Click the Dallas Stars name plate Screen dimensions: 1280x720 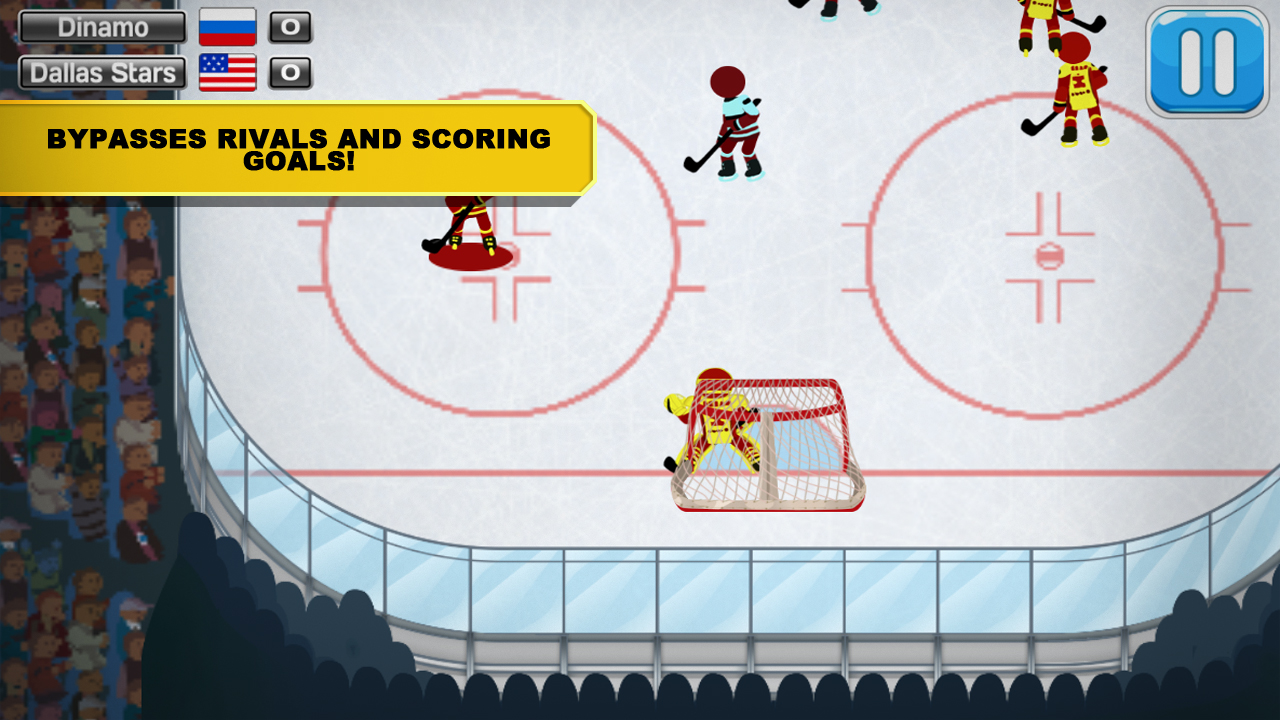click(x=100, y=72)
